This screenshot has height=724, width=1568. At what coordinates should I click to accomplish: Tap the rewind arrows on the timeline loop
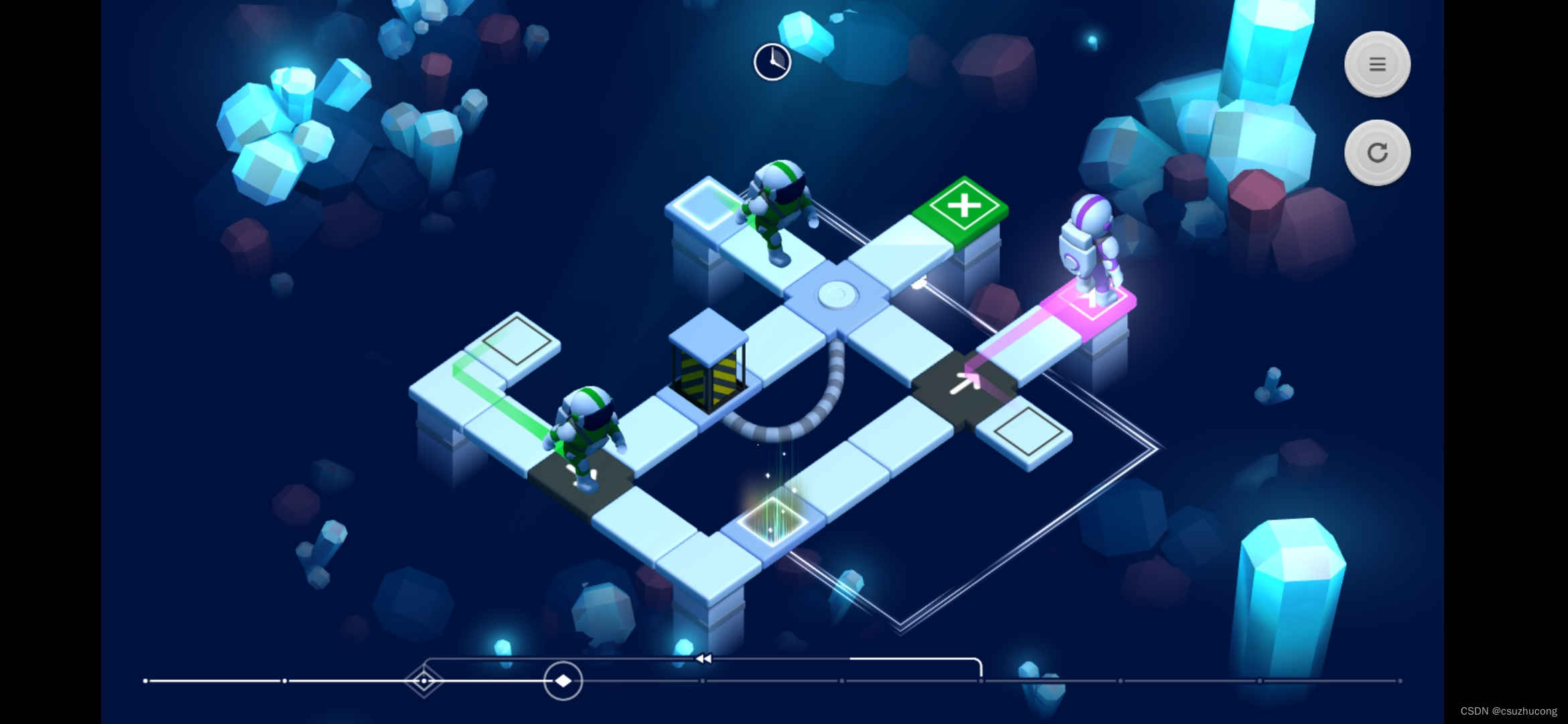click(703, 659)
